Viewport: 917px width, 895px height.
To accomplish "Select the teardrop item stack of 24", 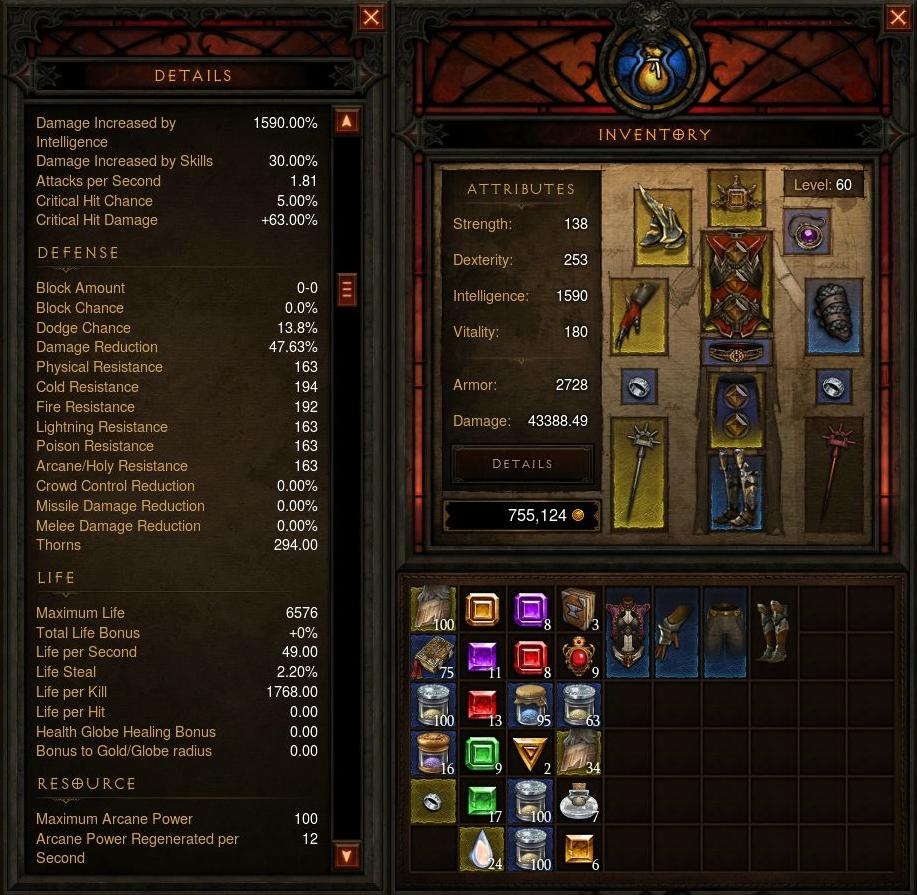I will click(482, 848).
